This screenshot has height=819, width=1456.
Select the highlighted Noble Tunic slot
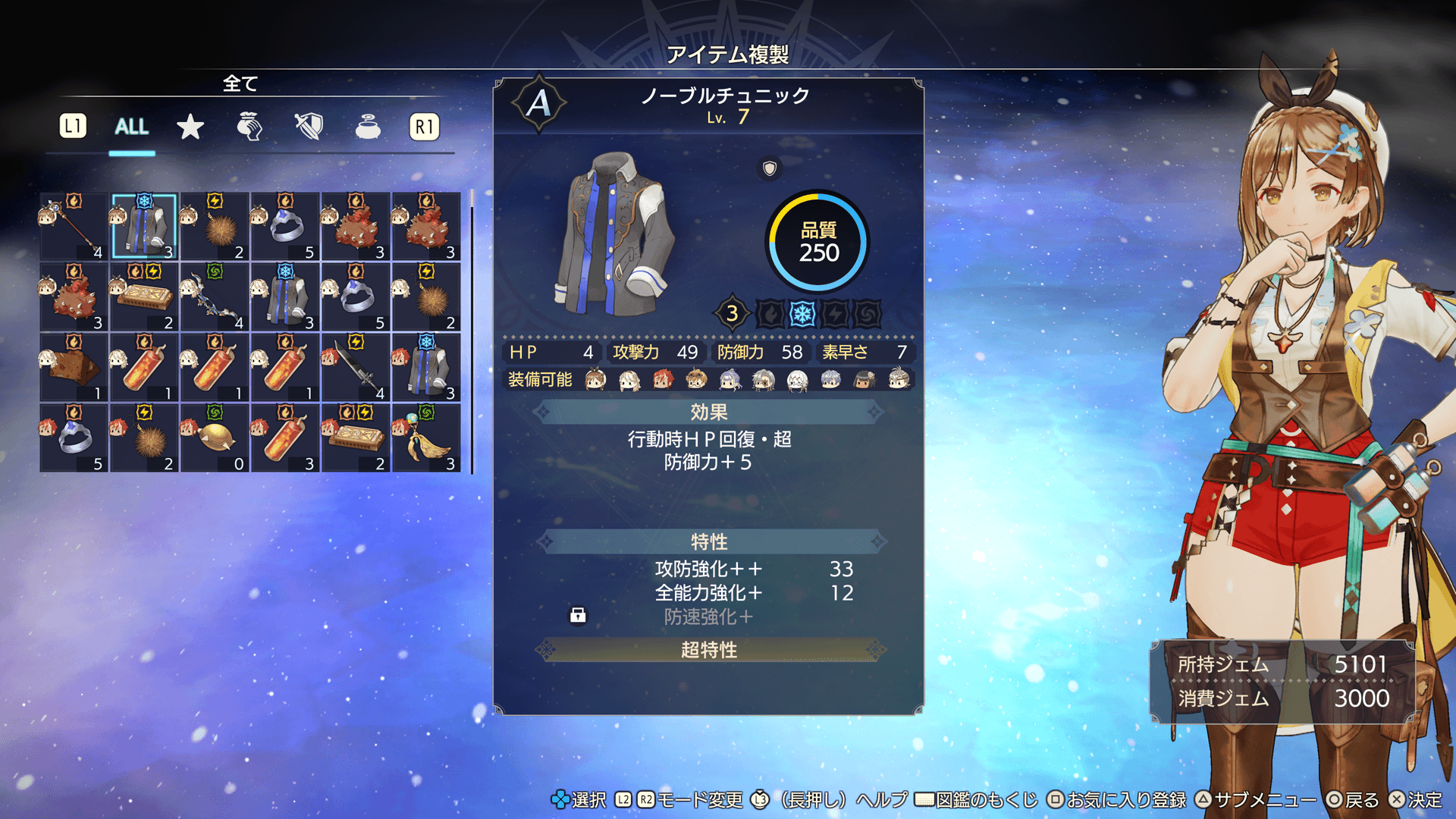(x=144, y=227)
